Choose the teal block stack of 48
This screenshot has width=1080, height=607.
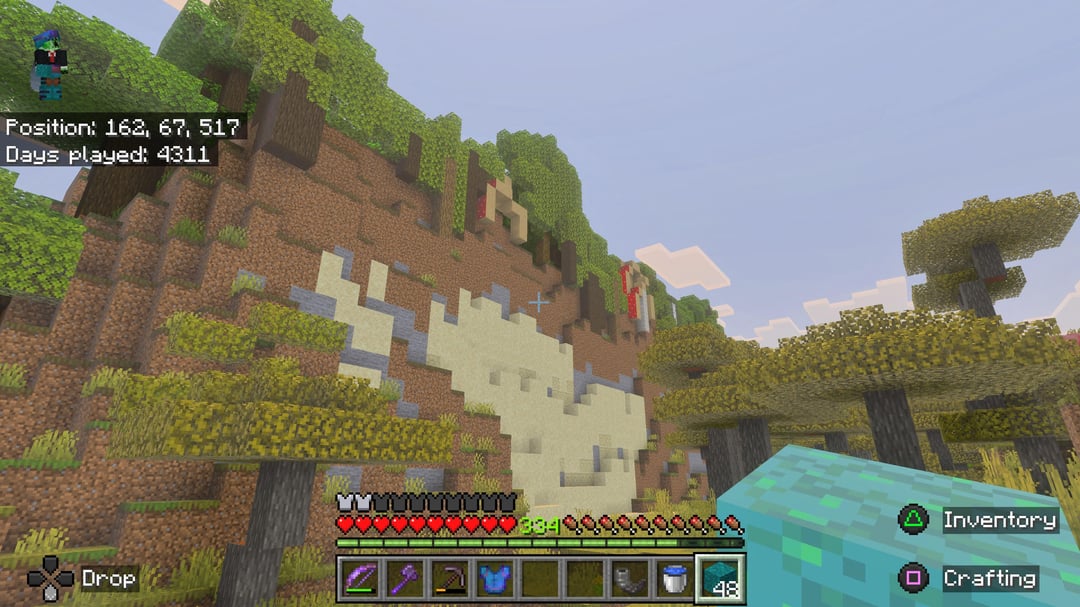click(x=719, y=578)
